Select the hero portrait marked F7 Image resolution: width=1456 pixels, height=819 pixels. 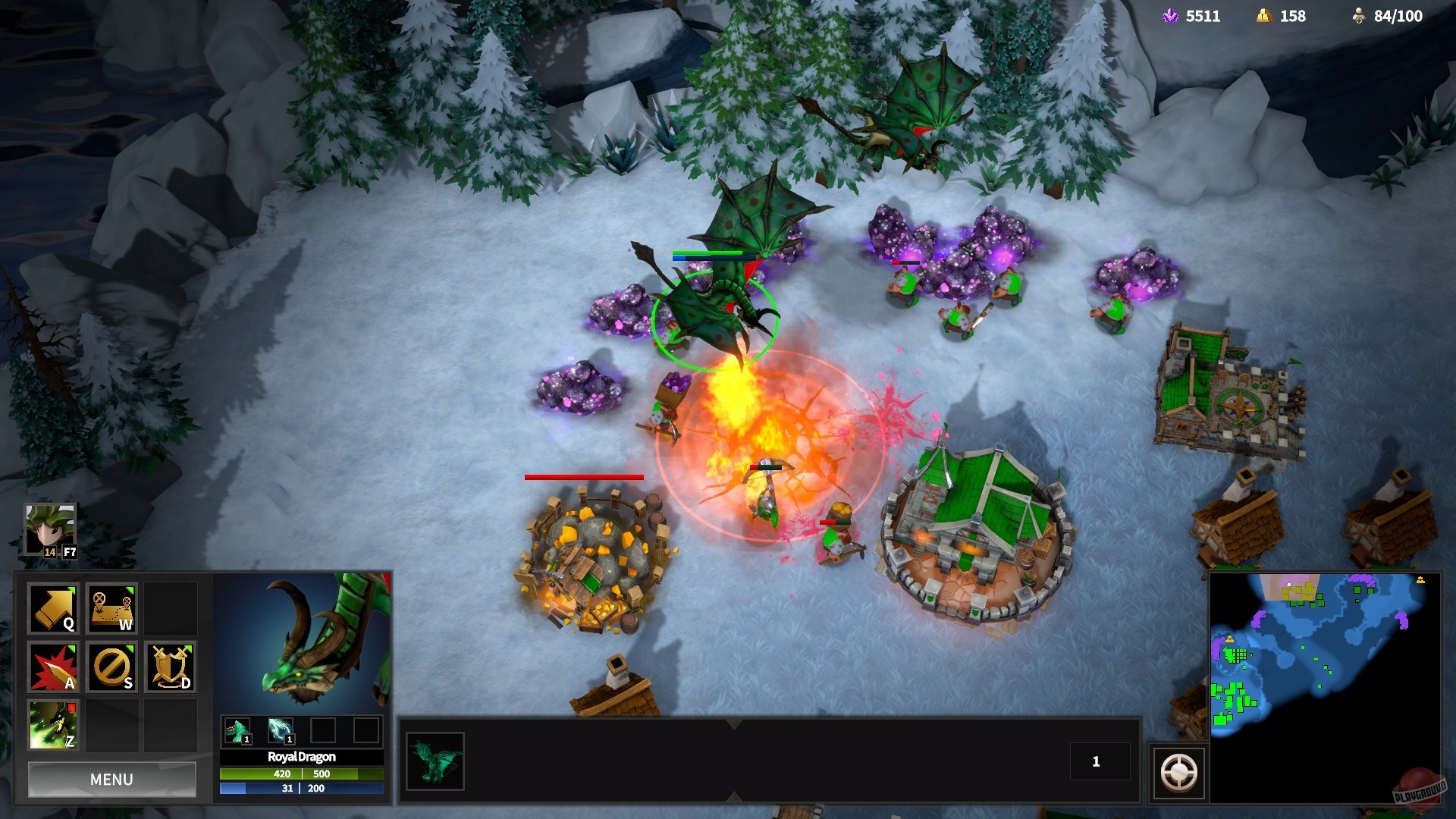(50, 530)
